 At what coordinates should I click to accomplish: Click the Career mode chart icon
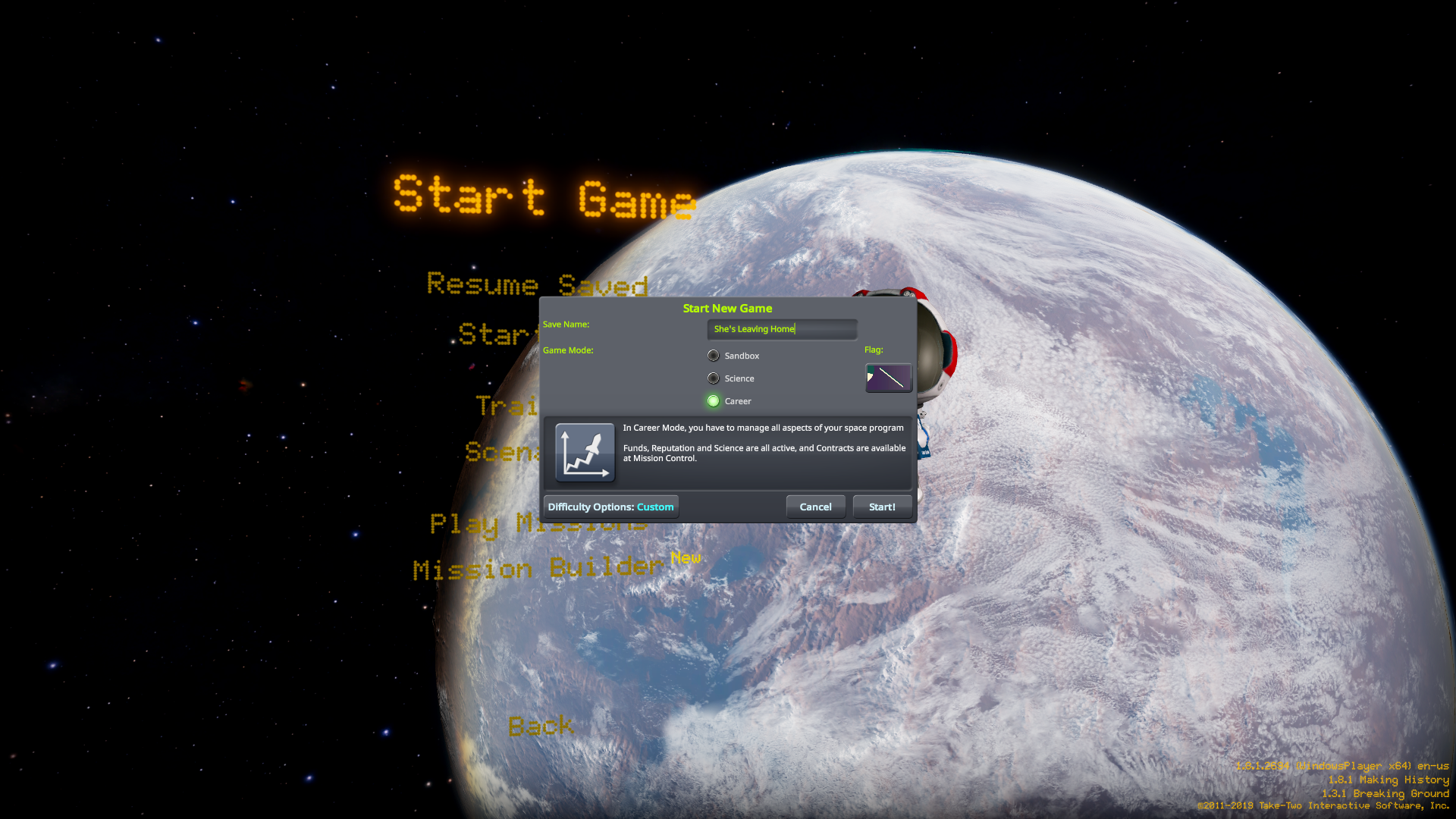coord(584,452)
